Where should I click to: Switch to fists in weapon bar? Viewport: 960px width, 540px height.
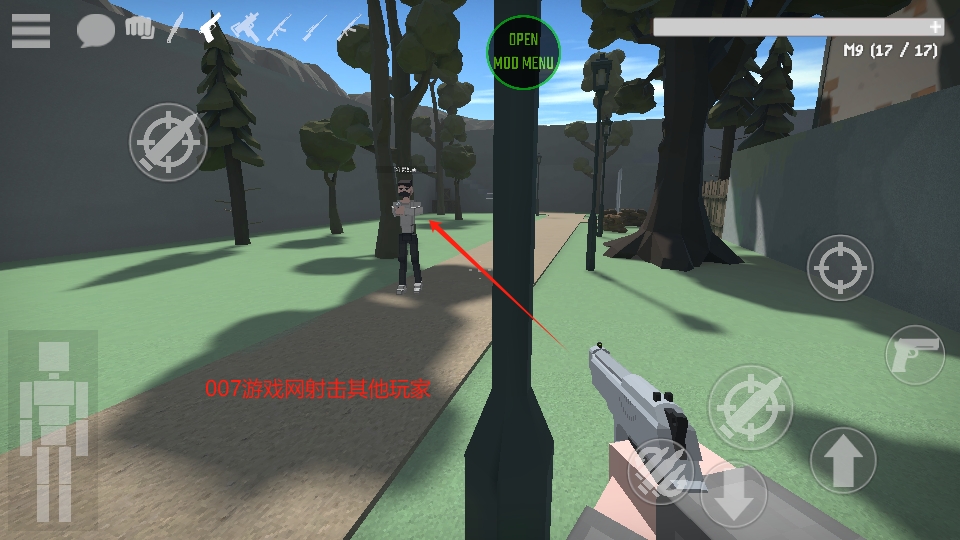(x=140, y=28)
